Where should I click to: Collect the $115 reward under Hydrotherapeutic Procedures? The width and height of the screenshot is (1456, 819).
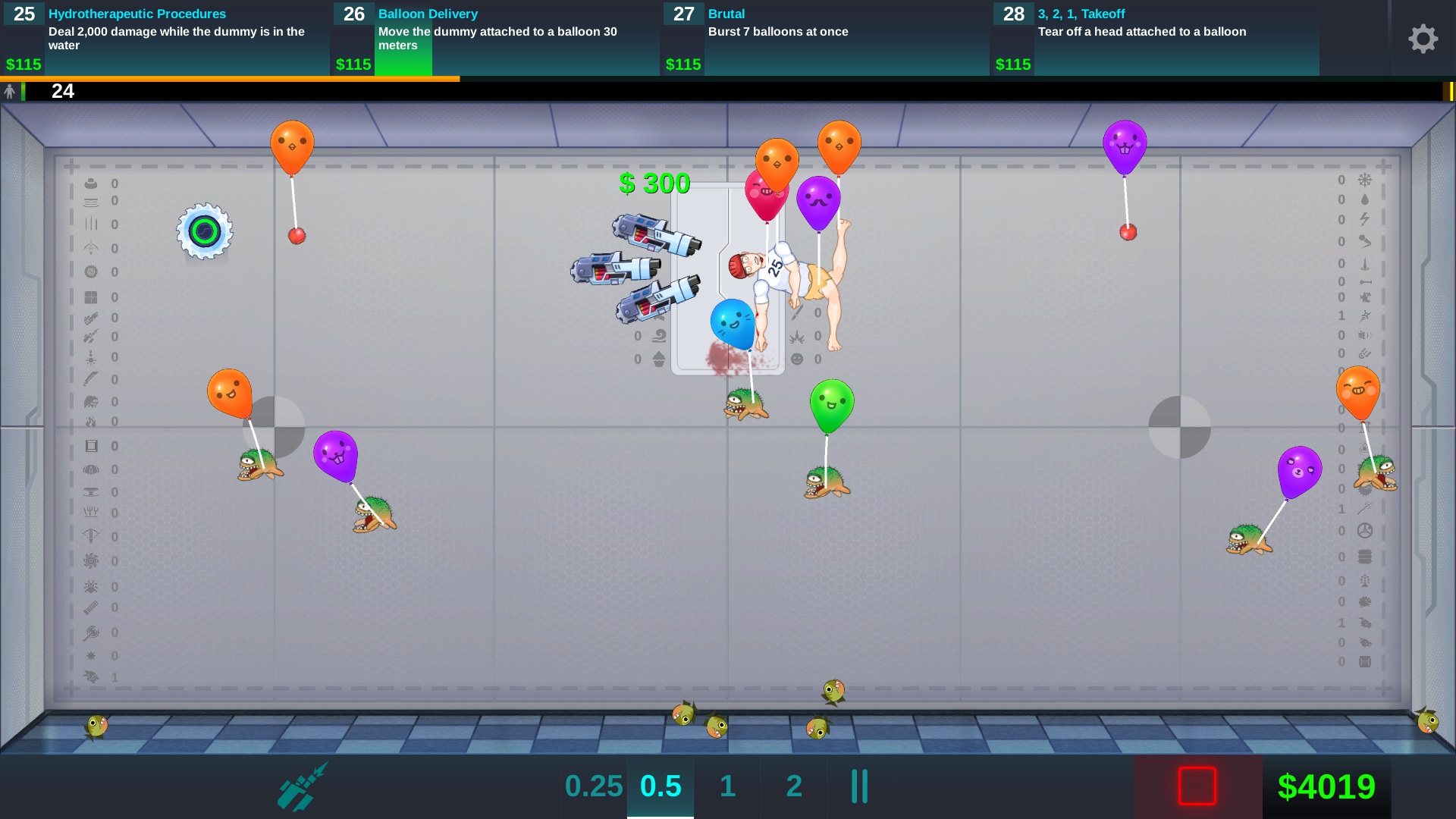tap(22, 64)
